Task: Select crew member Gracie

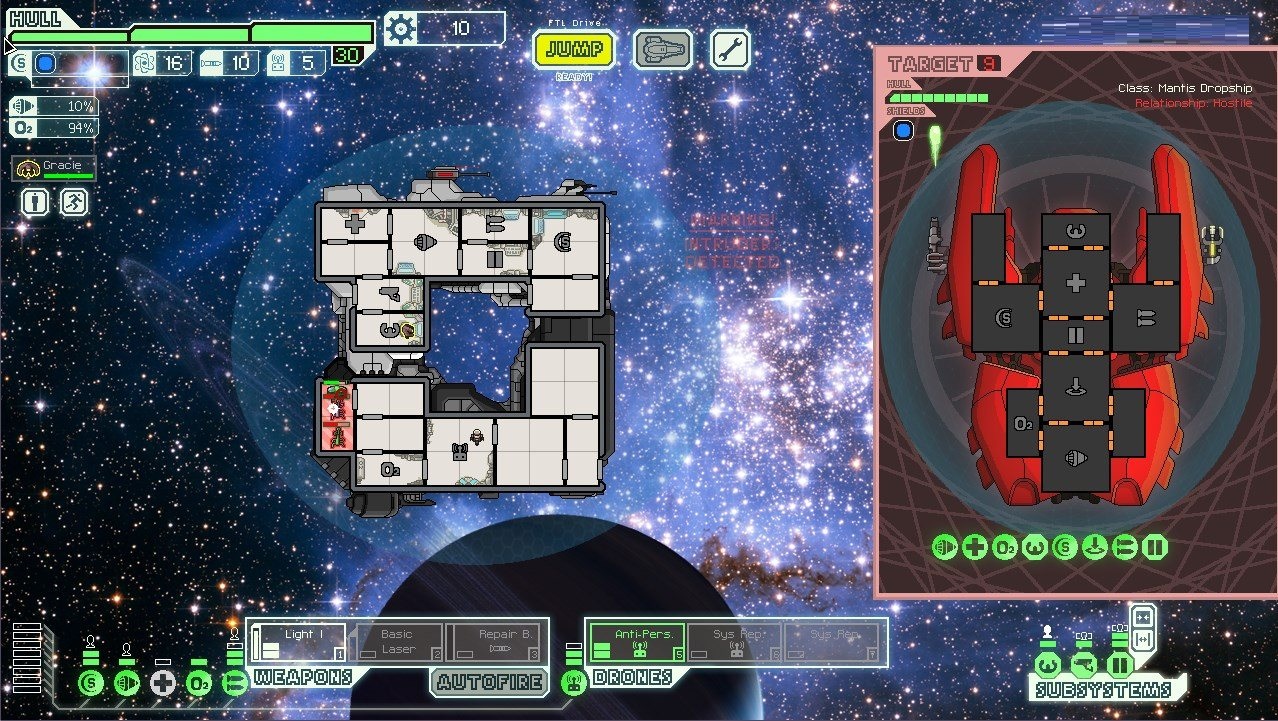Action: (54, 169)
